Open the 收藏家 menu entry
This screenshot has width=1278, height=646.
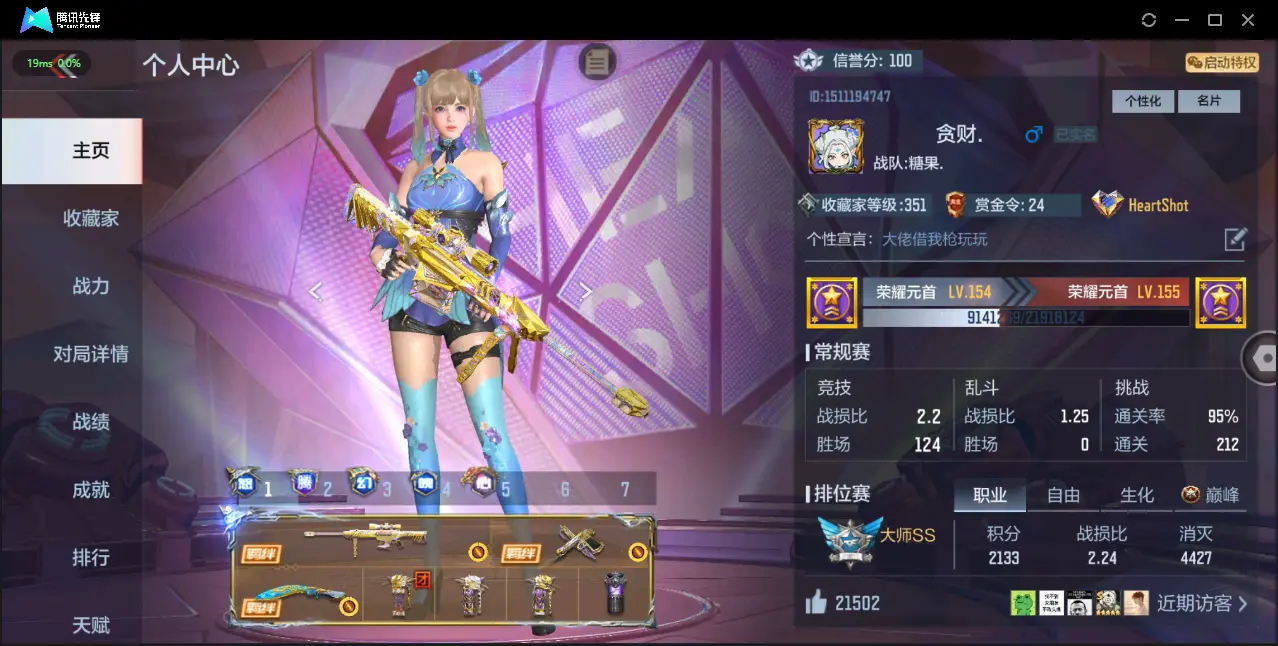[x=90, y=218]
